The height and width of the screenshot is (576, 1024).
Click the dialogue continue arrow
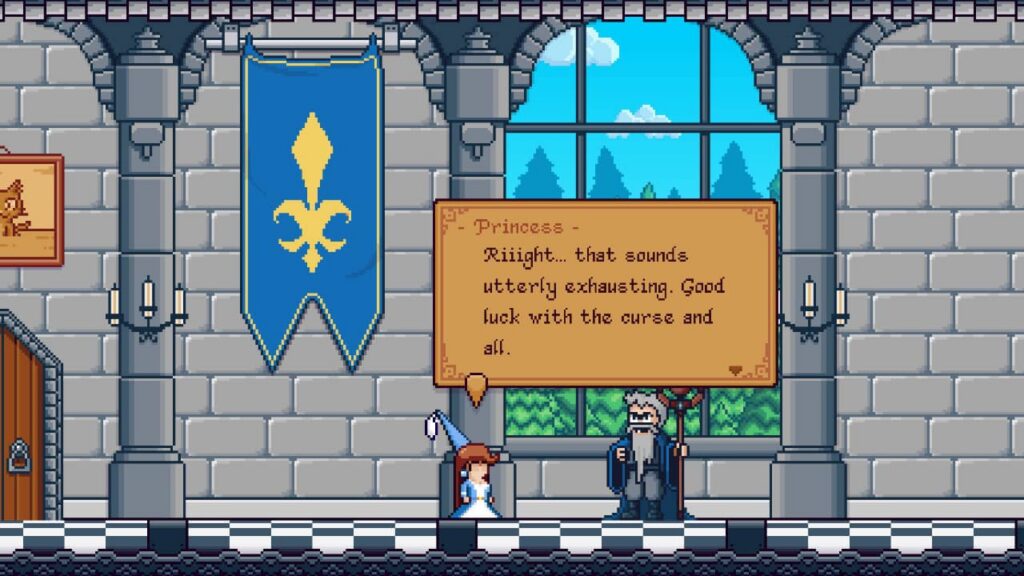click(737, 370)
